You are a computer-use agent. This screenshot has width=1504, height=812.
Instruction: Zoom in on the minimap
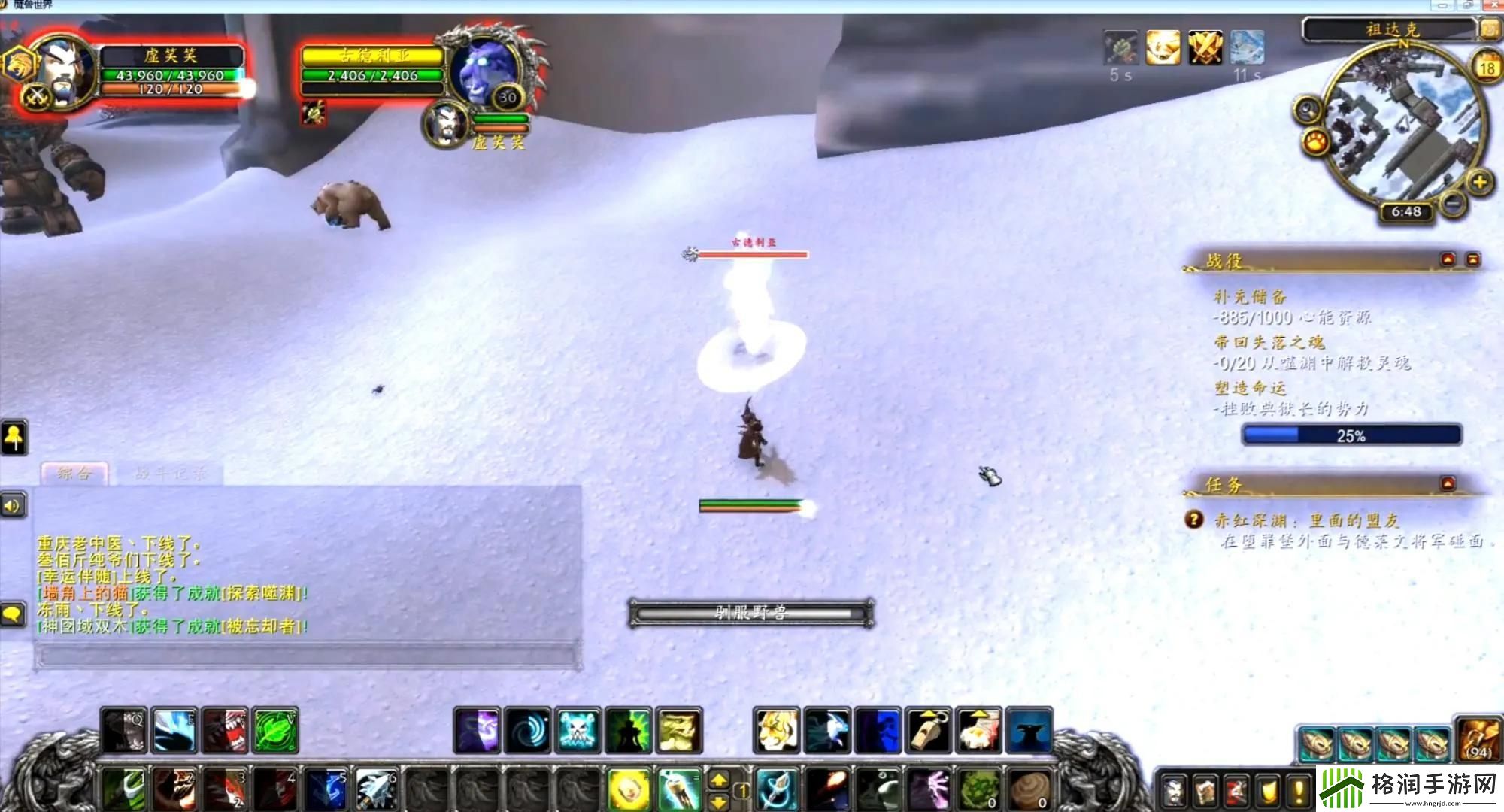(1479, 182)
